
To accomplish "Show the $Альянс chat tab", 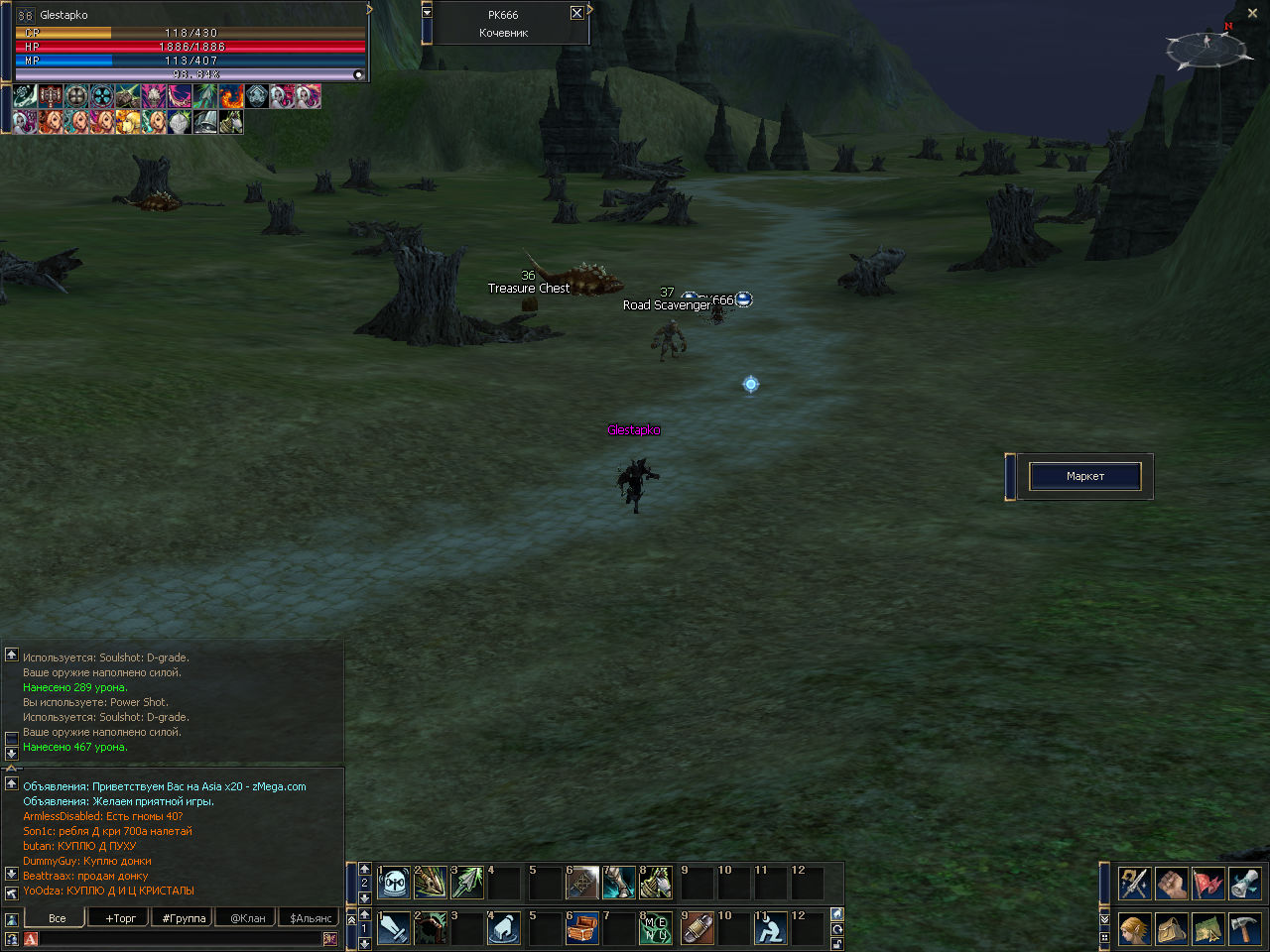I will tap(311, 918).
